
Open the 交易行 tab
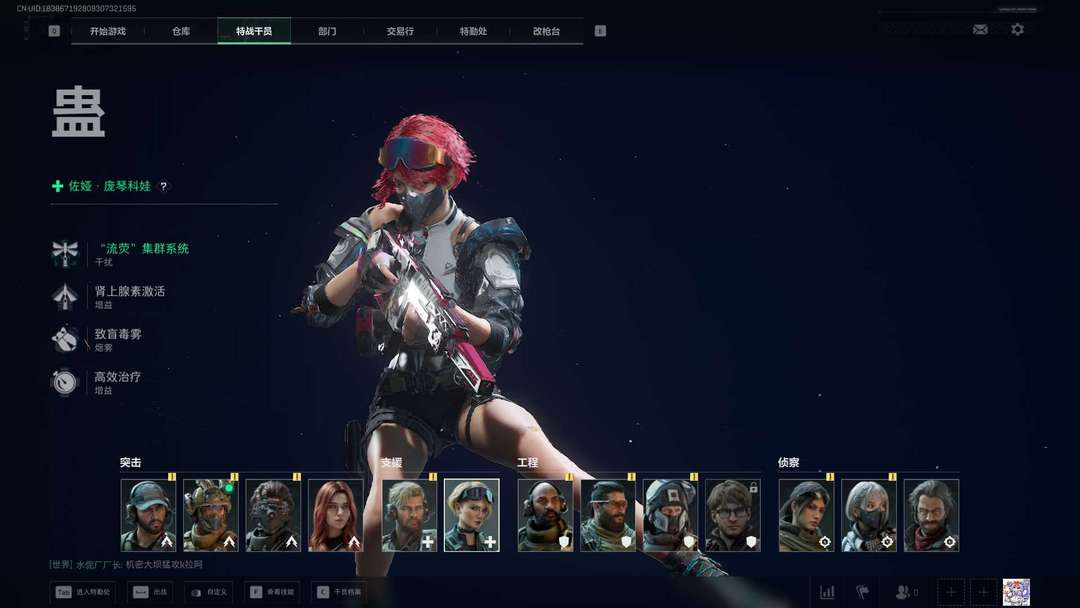pos(400,31)
